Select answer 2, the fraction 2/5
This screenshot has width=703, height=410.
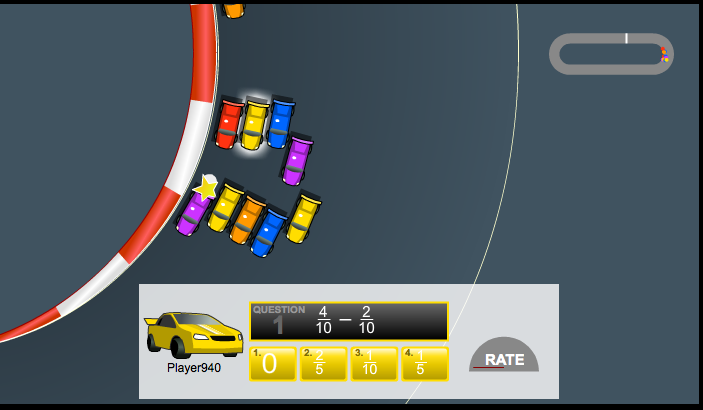click(x=323, y=363)
